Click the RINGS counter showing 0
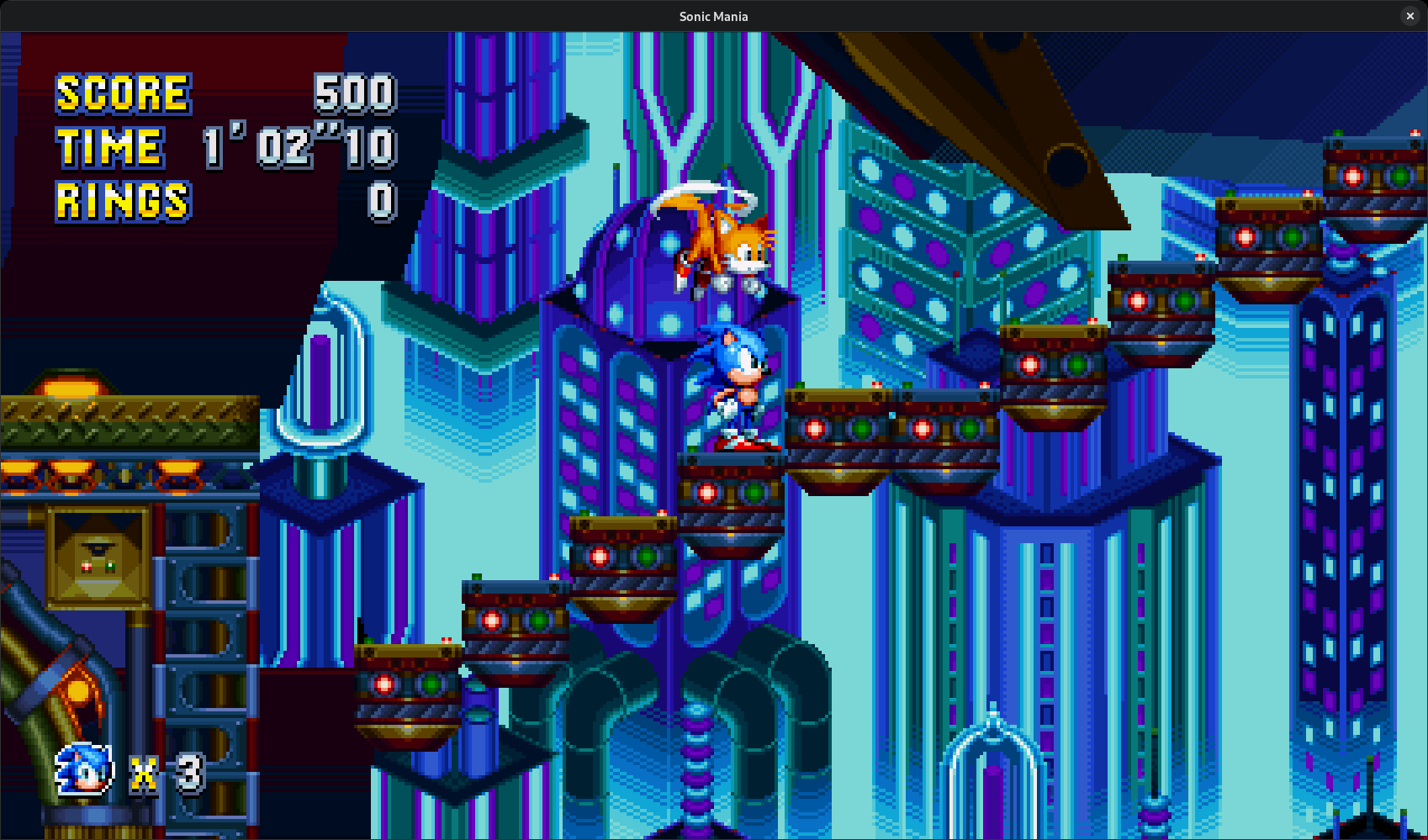Image resolution: width=1428 pixels, height=840 pixels. tap(378, 202)
